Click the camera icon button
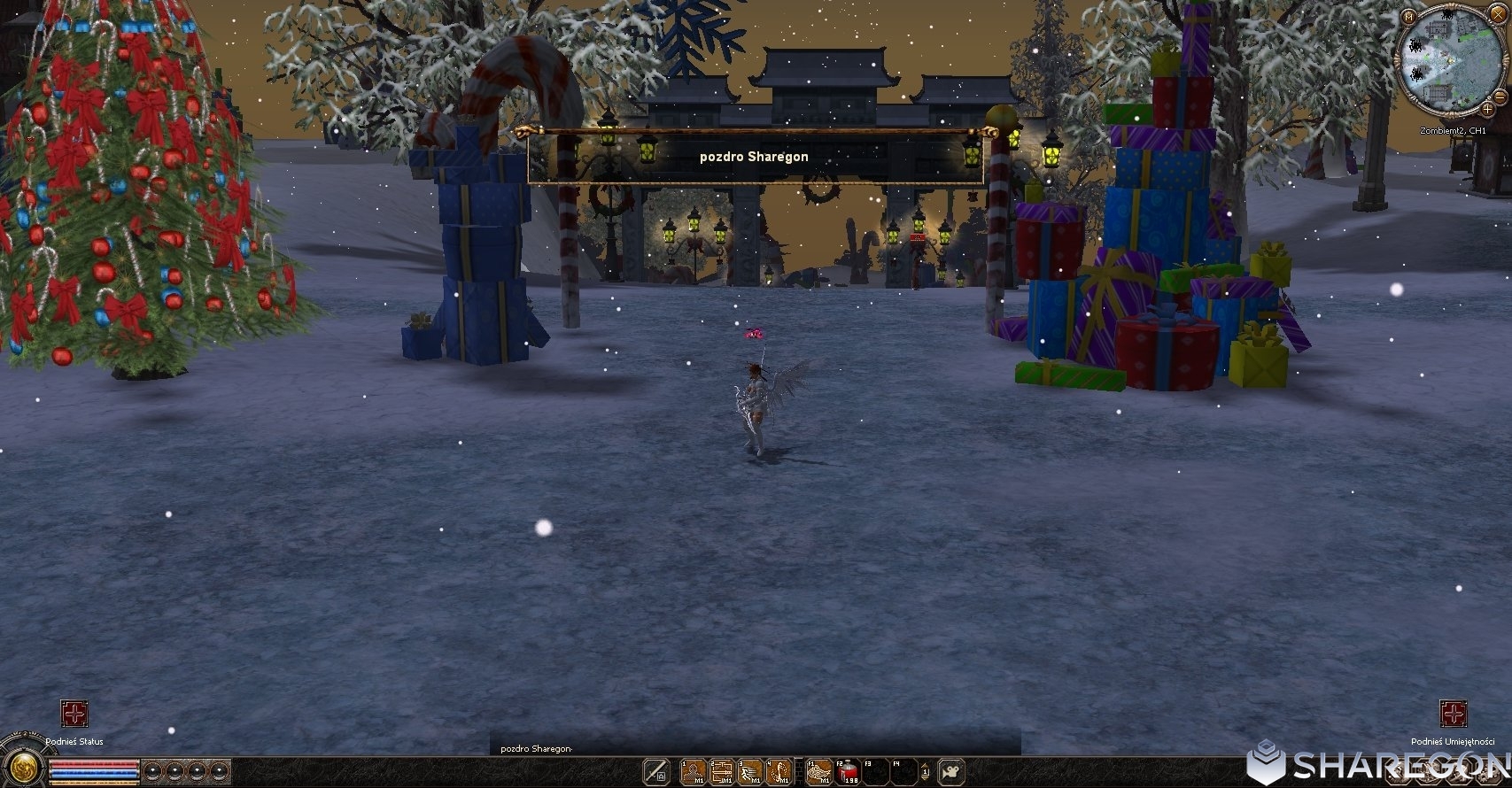 tap(952, 771)
